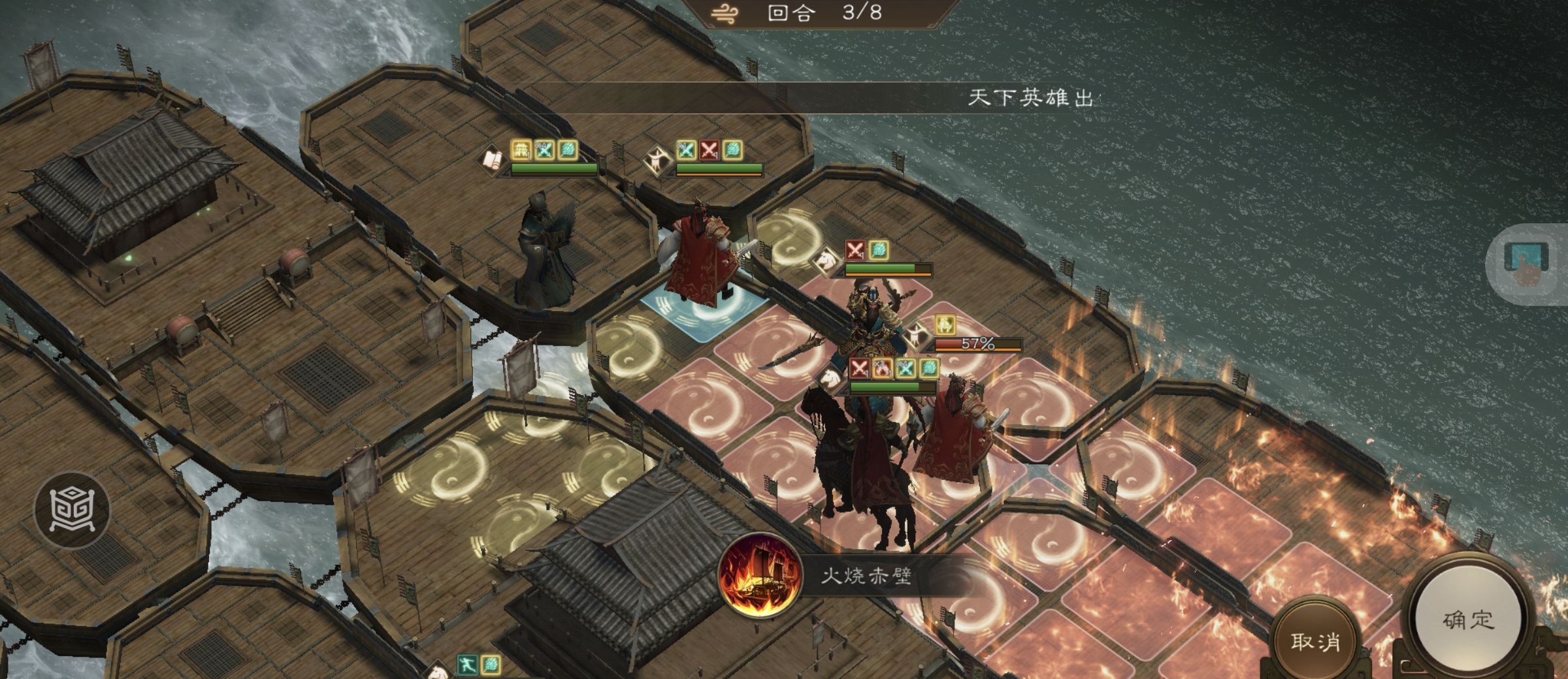Screen dimensions: 1568x679
Task: Click the yellow cavalry icon above the 57% gauge
Action: tap(944, 325)
